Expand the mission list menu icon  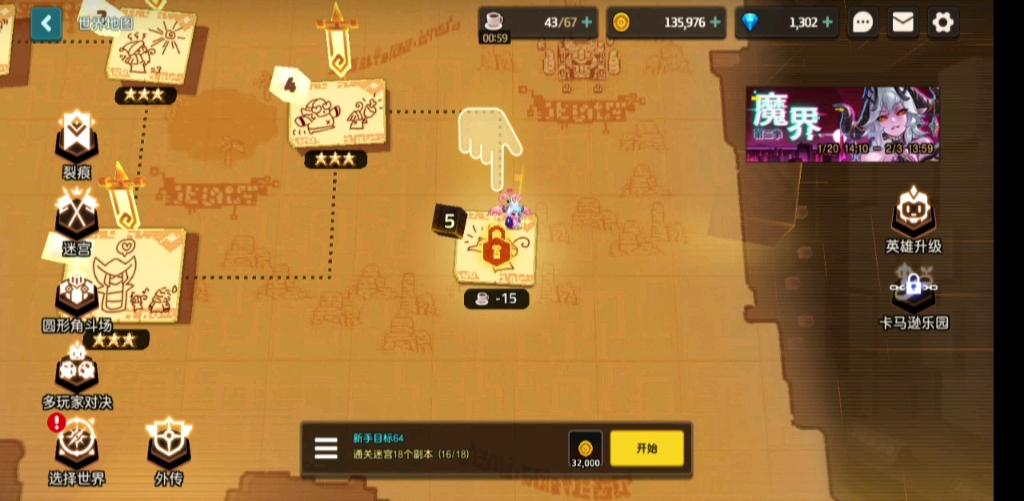326,449
